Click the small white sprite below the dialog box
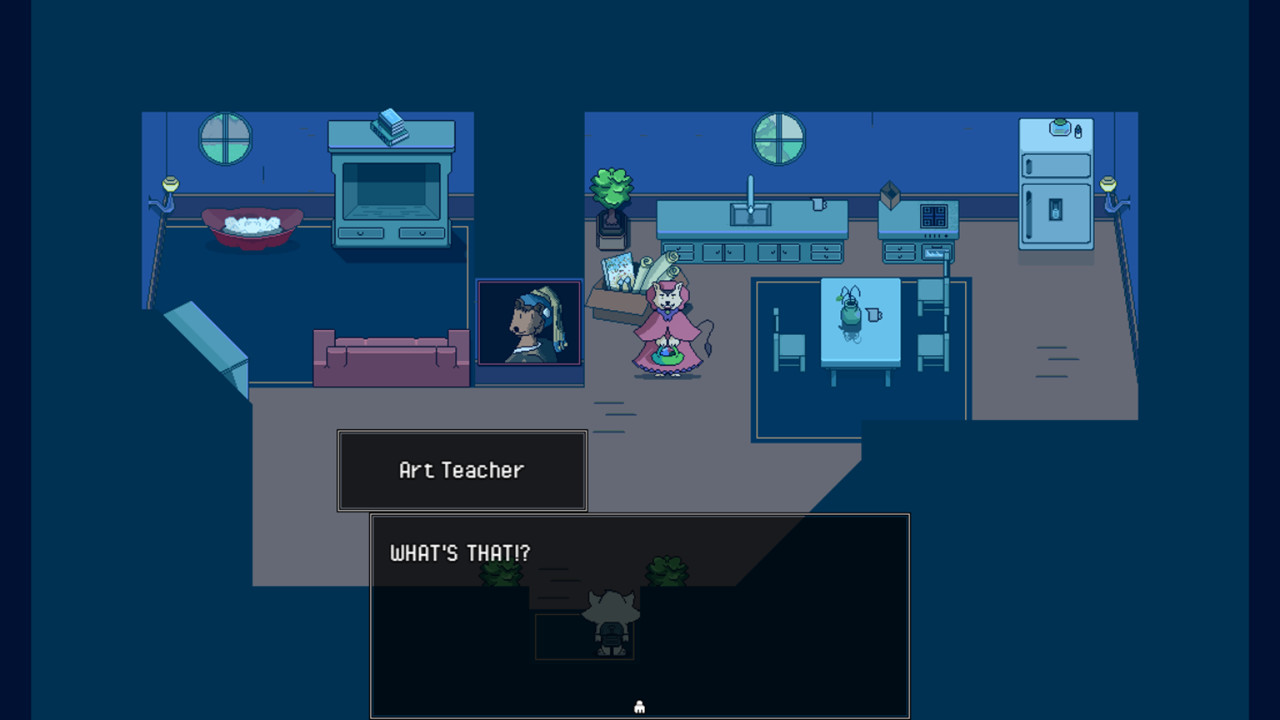This screenshot has width=1280, height=720. (638, 705)
